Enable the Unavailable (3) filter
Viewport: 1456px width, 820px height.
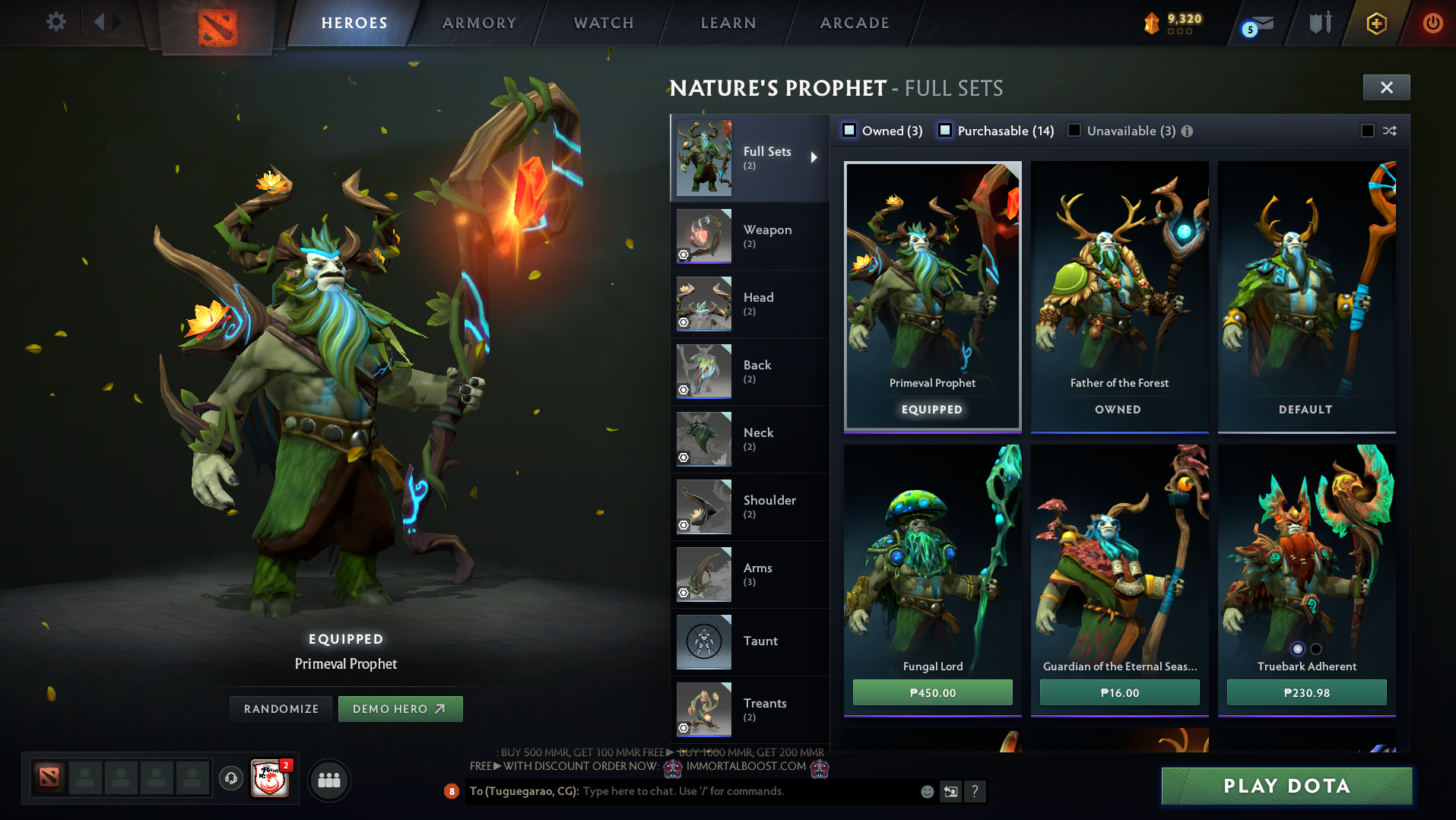click(x=1074, y=130)
